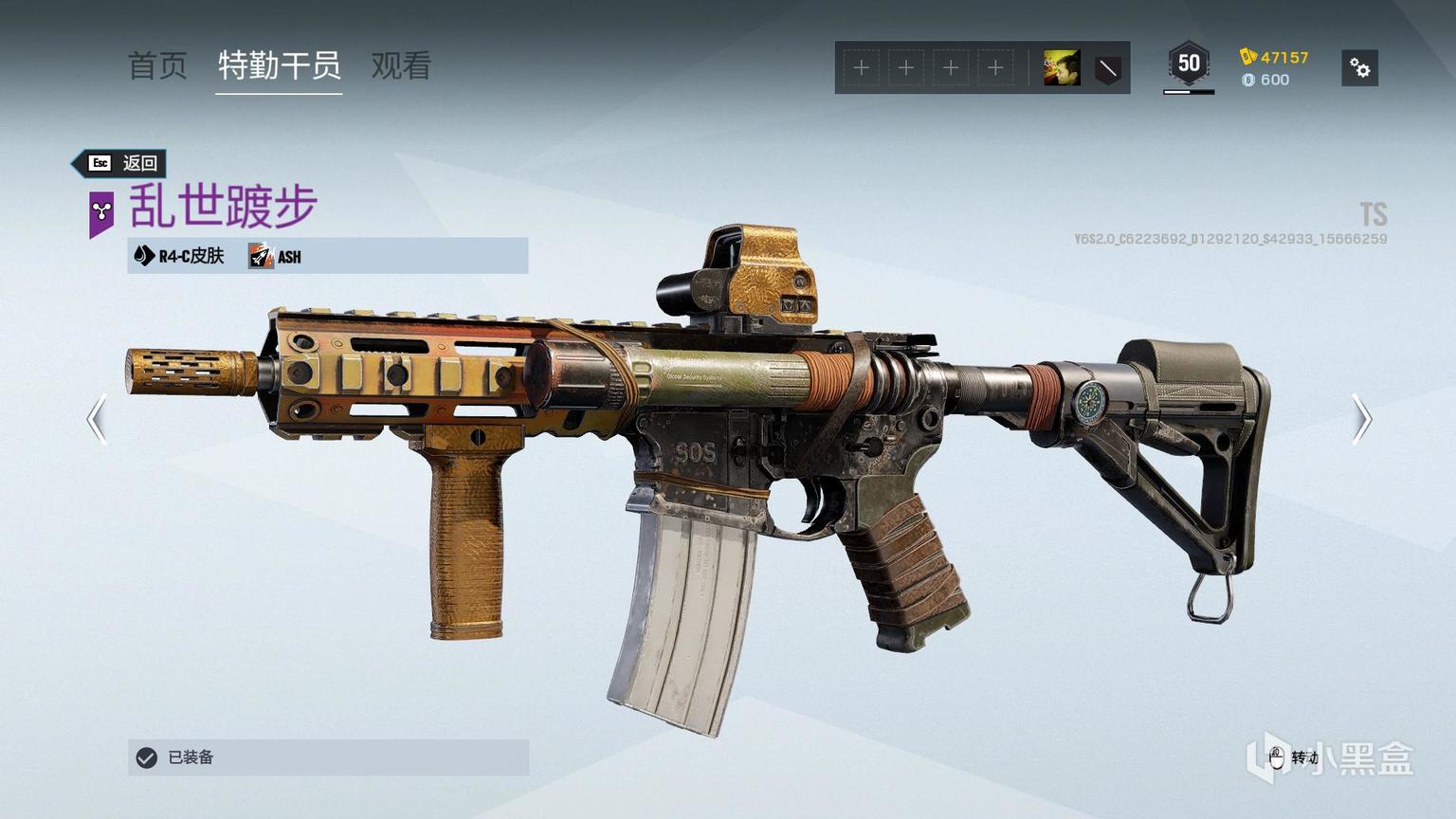Switch to the 首页 home tab
The image size is (1456, 819).
[157, 65]
